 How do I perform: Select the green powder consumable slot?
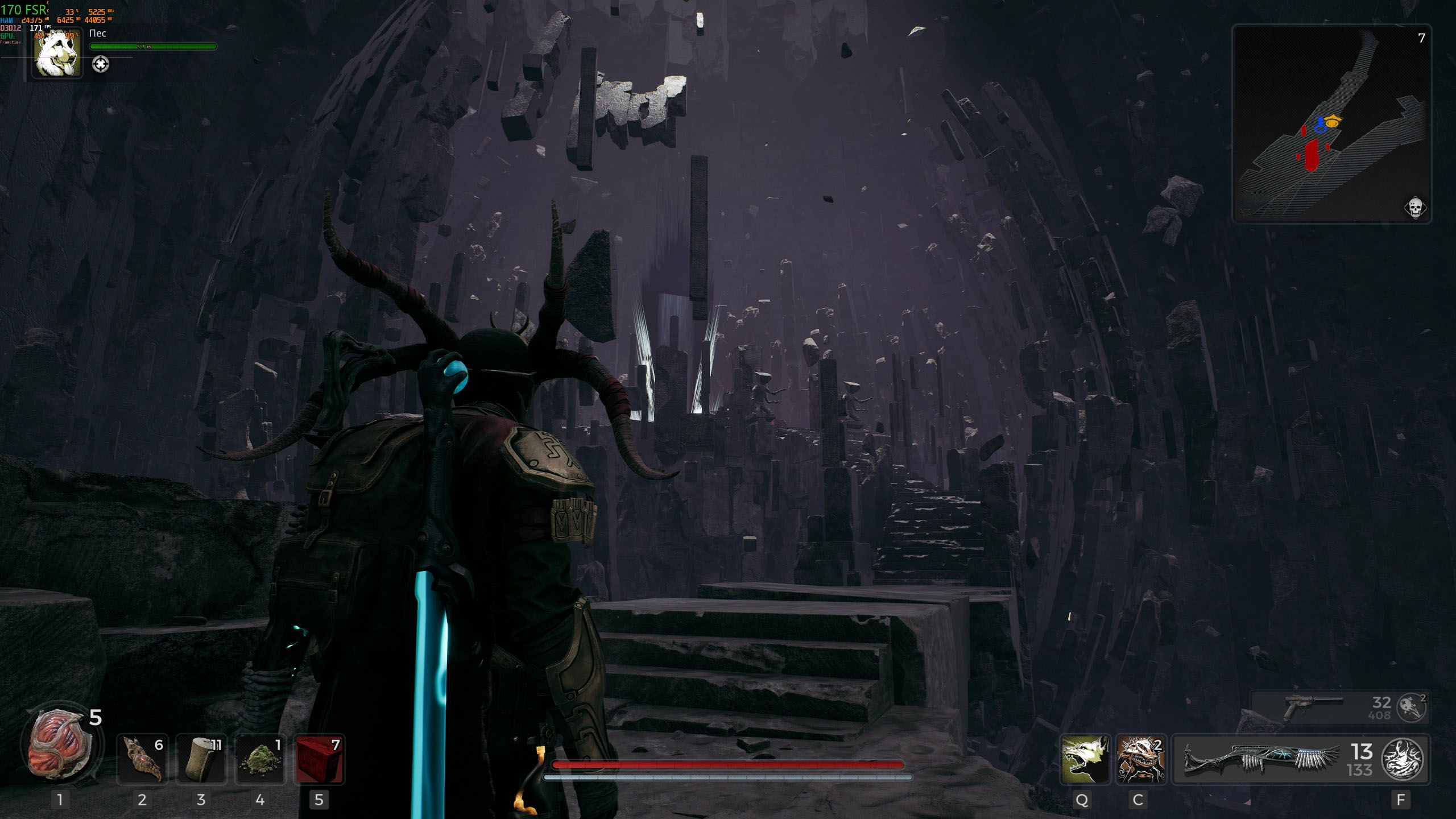tap(260, 760)
